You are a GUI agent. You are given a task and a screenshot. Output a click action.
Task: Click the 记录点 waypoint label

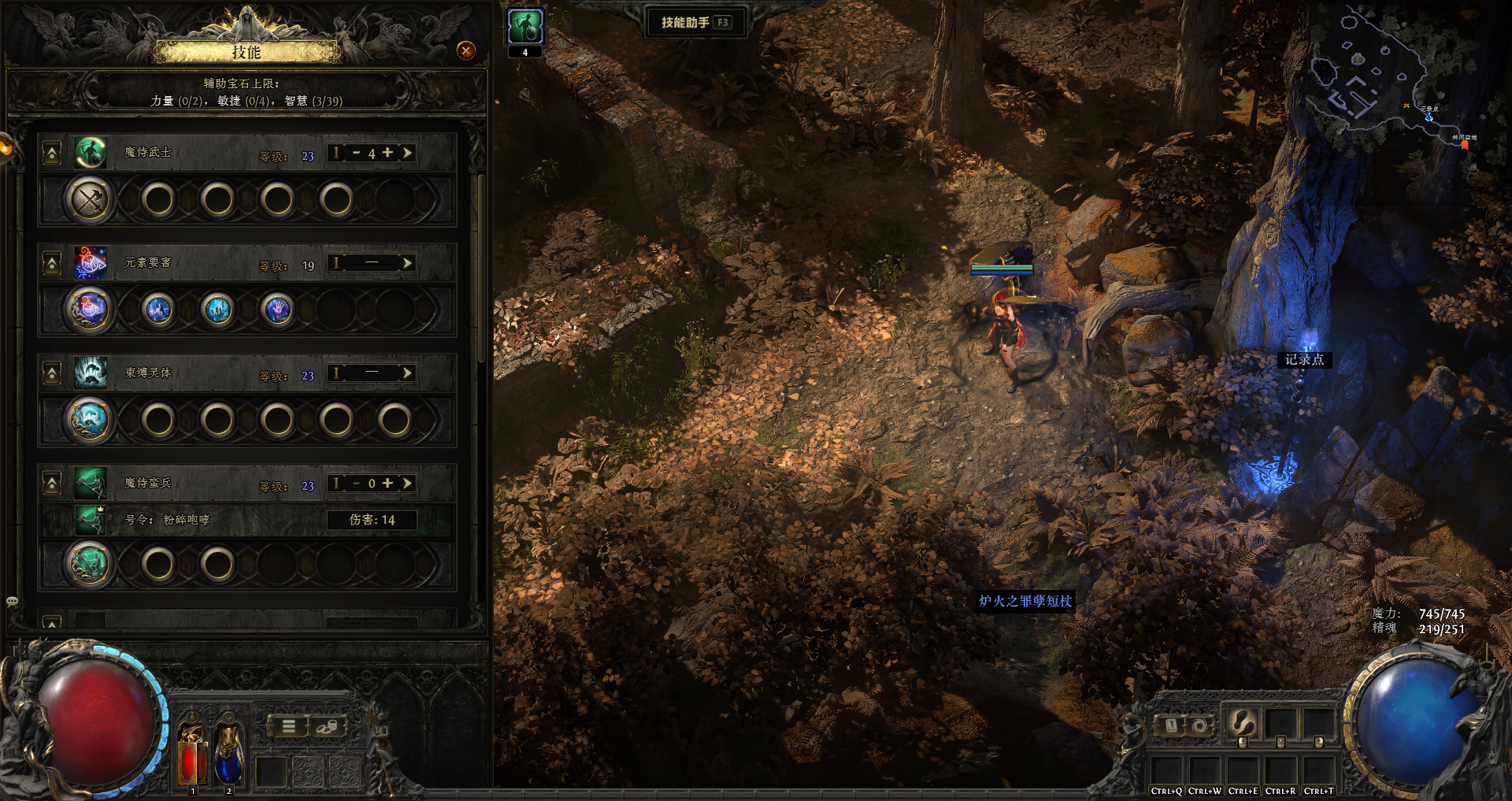(1304, 360)
